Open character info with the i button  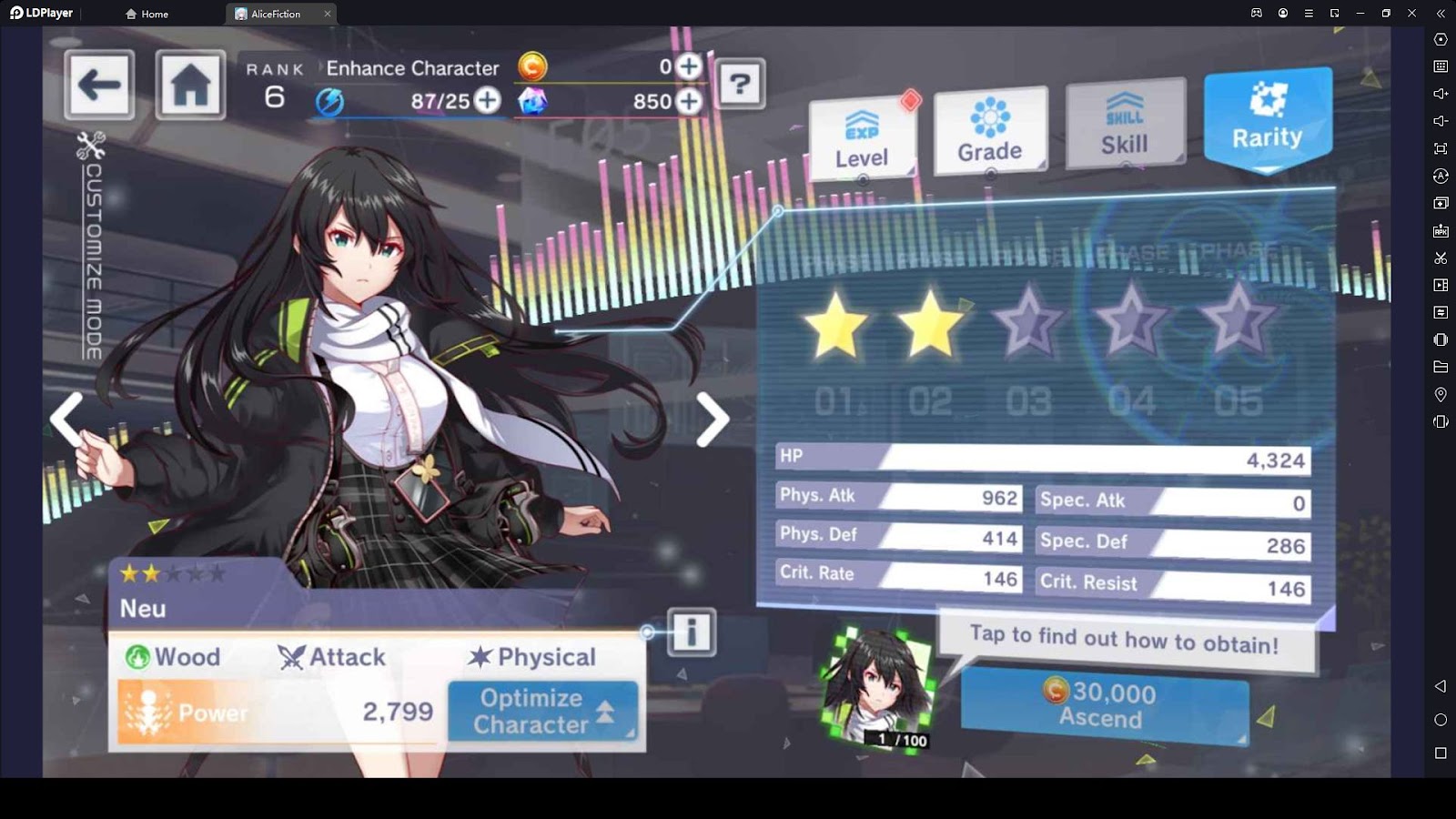coord(692,632)
